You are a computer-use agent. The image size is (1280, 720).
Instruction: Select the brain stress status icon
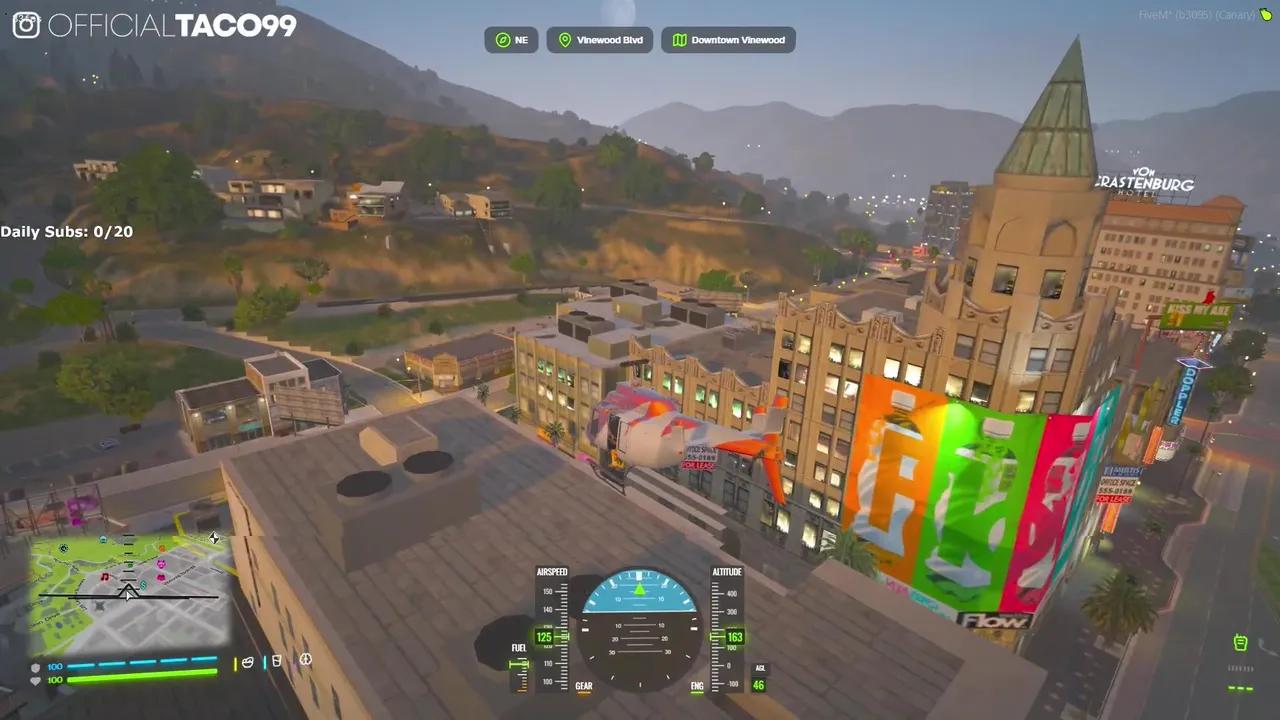coord(306,660)
